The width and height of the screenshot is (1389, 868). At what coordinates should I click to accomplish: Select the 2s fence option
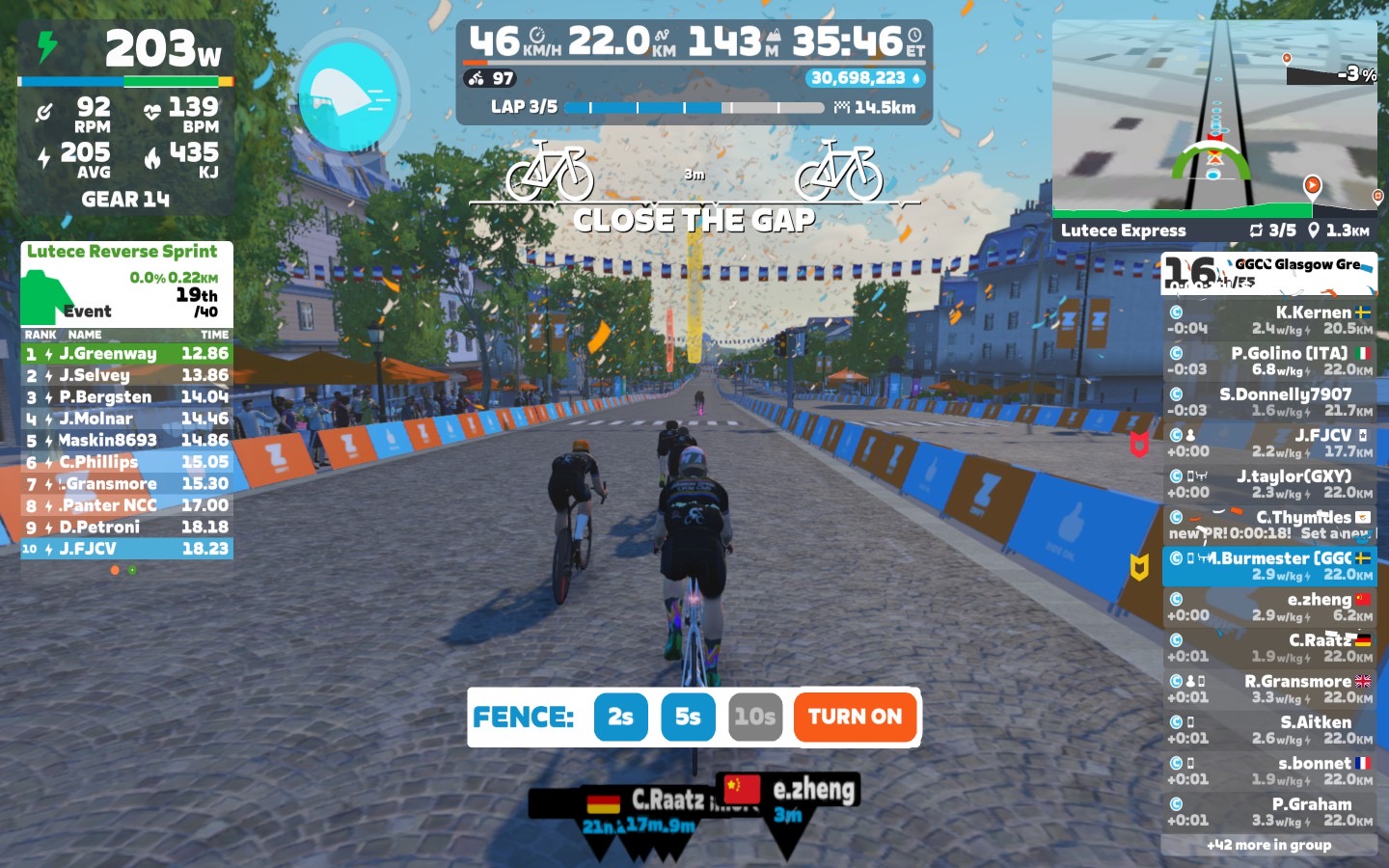(620, 717)
